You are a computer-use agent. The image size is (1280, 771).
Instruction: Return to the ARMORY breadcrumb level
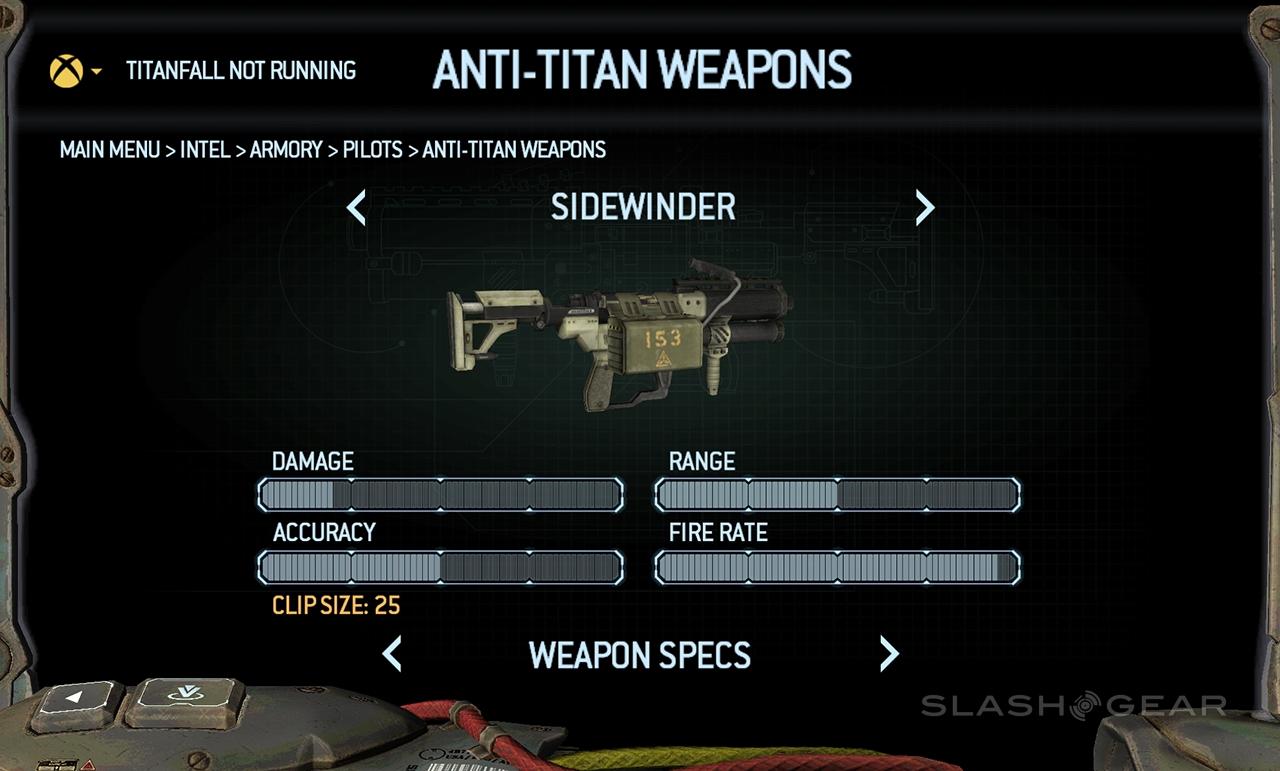click(x=286, y=150)
